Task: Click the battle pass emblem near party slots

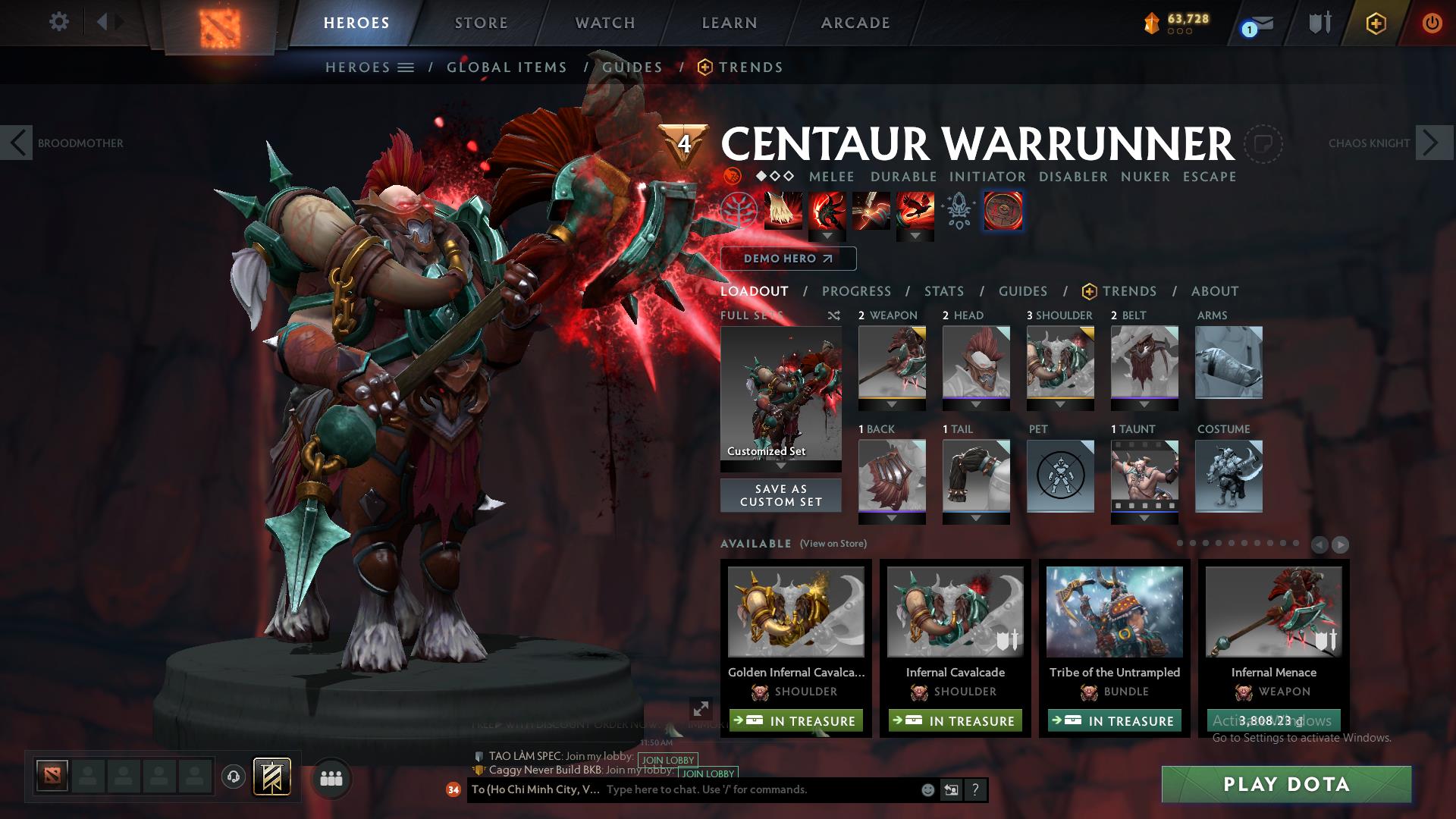Action: (x=274, y=777)
